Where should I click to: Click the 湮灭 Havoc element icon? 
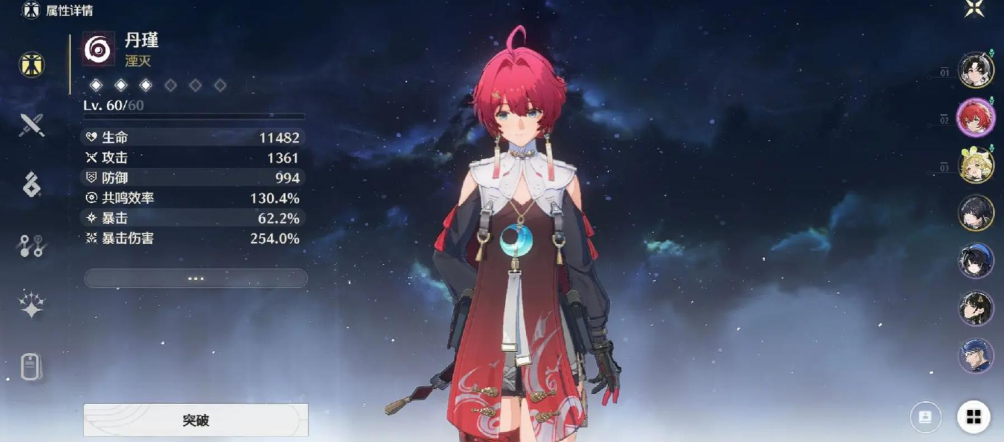click(98, 49)
